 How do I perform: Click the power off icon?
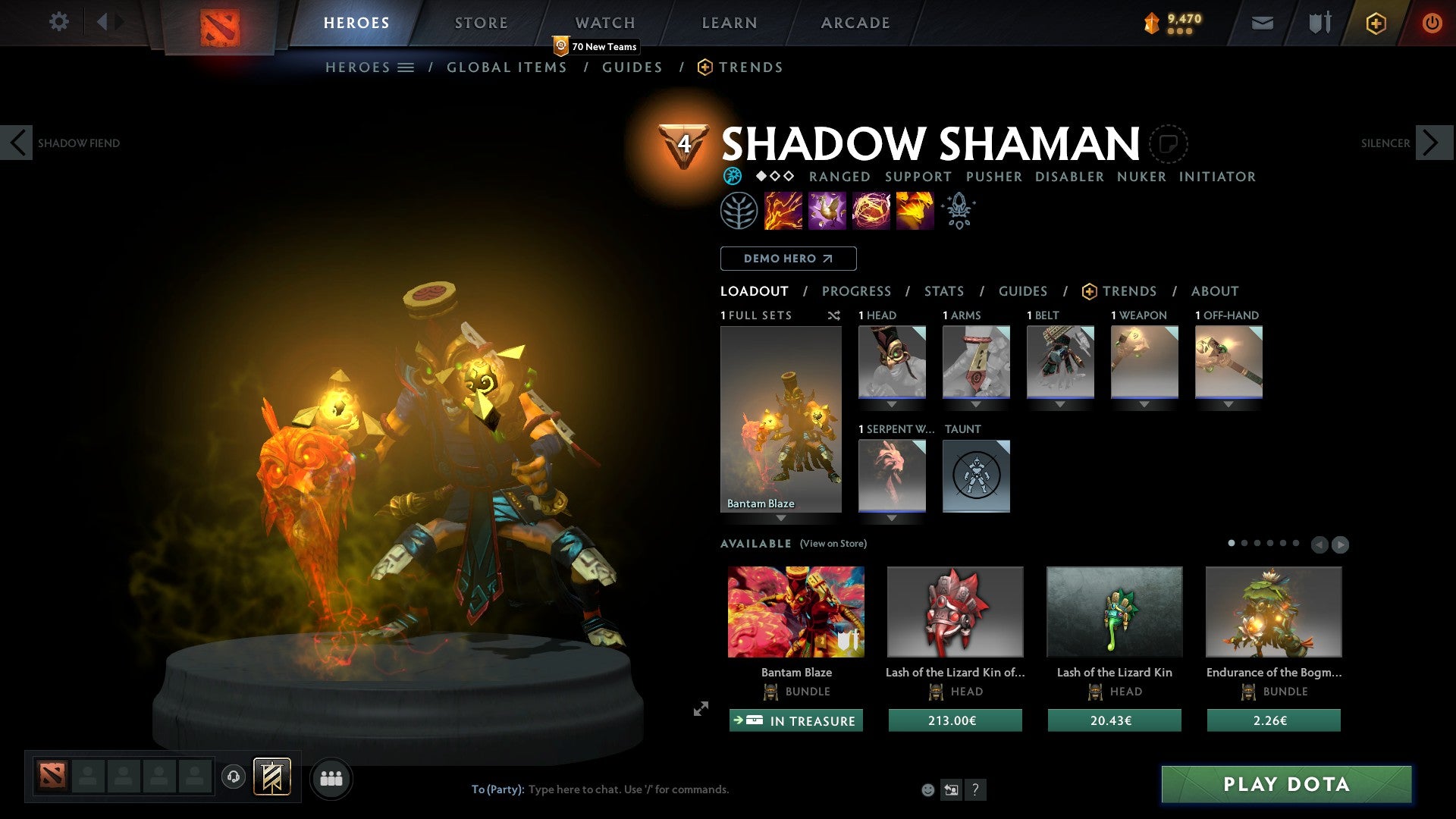1432,23
